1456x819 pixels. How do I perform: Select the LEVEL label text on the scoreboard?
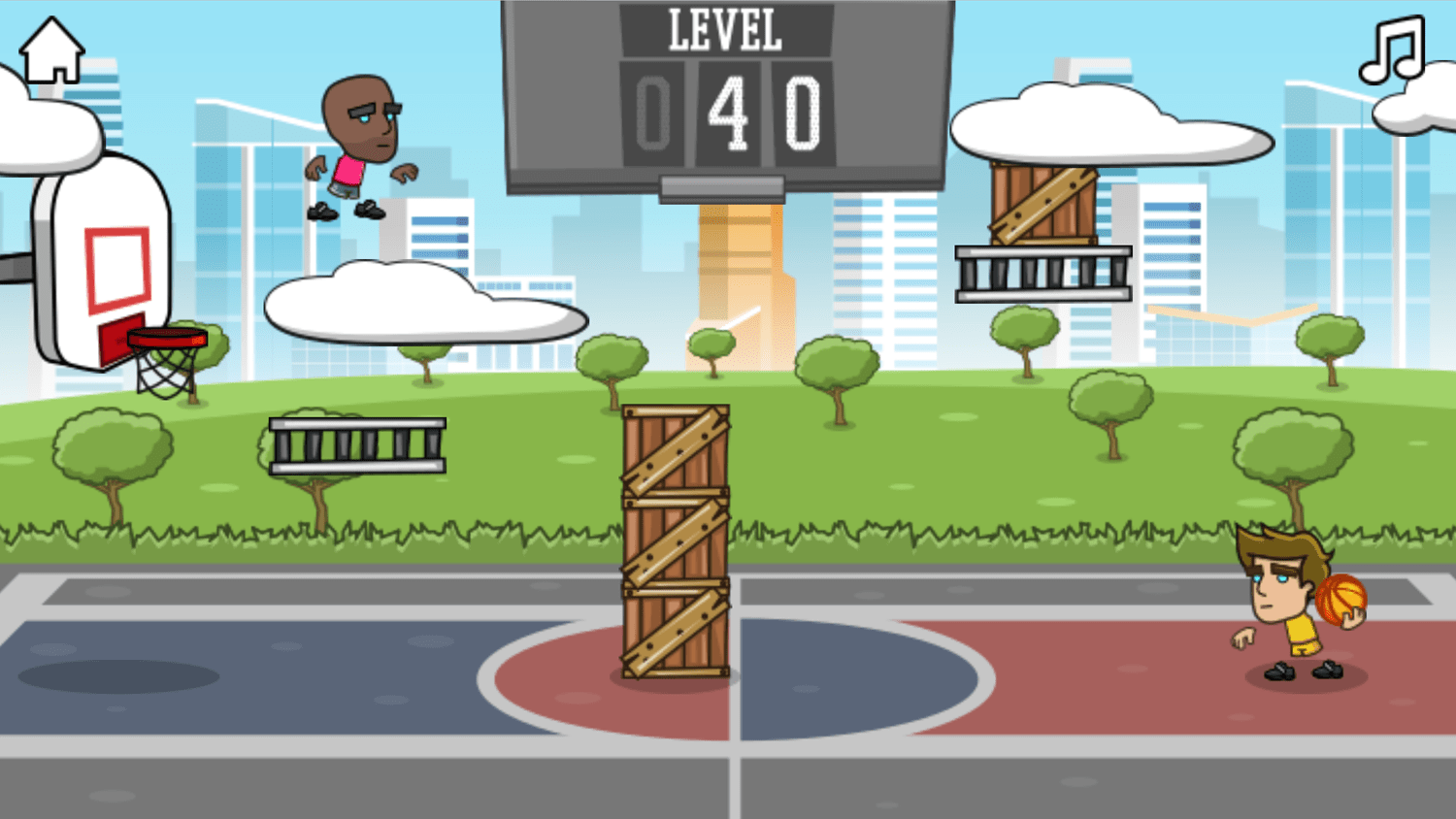tap(723, 29)
